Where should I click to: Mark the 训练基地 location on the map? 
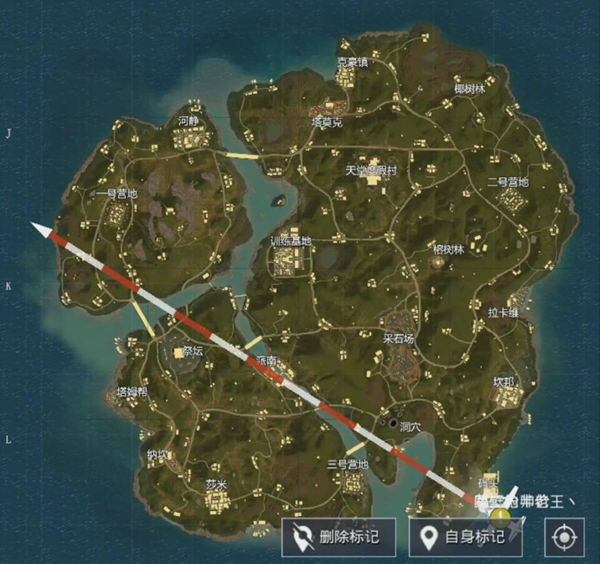click(x=291, y=242)
